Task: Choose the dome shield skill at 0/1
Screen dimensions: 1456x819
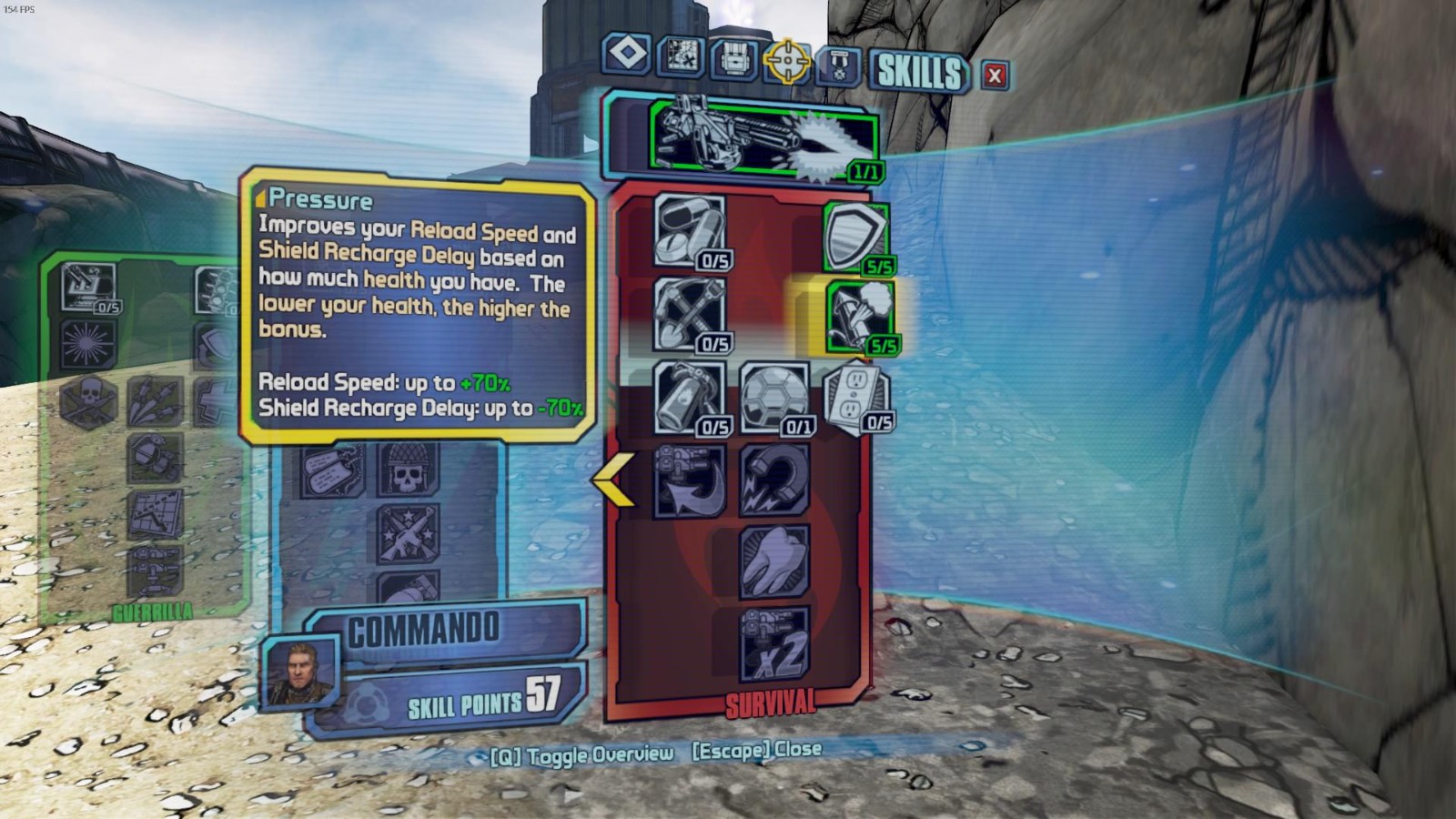Action: 773,398
